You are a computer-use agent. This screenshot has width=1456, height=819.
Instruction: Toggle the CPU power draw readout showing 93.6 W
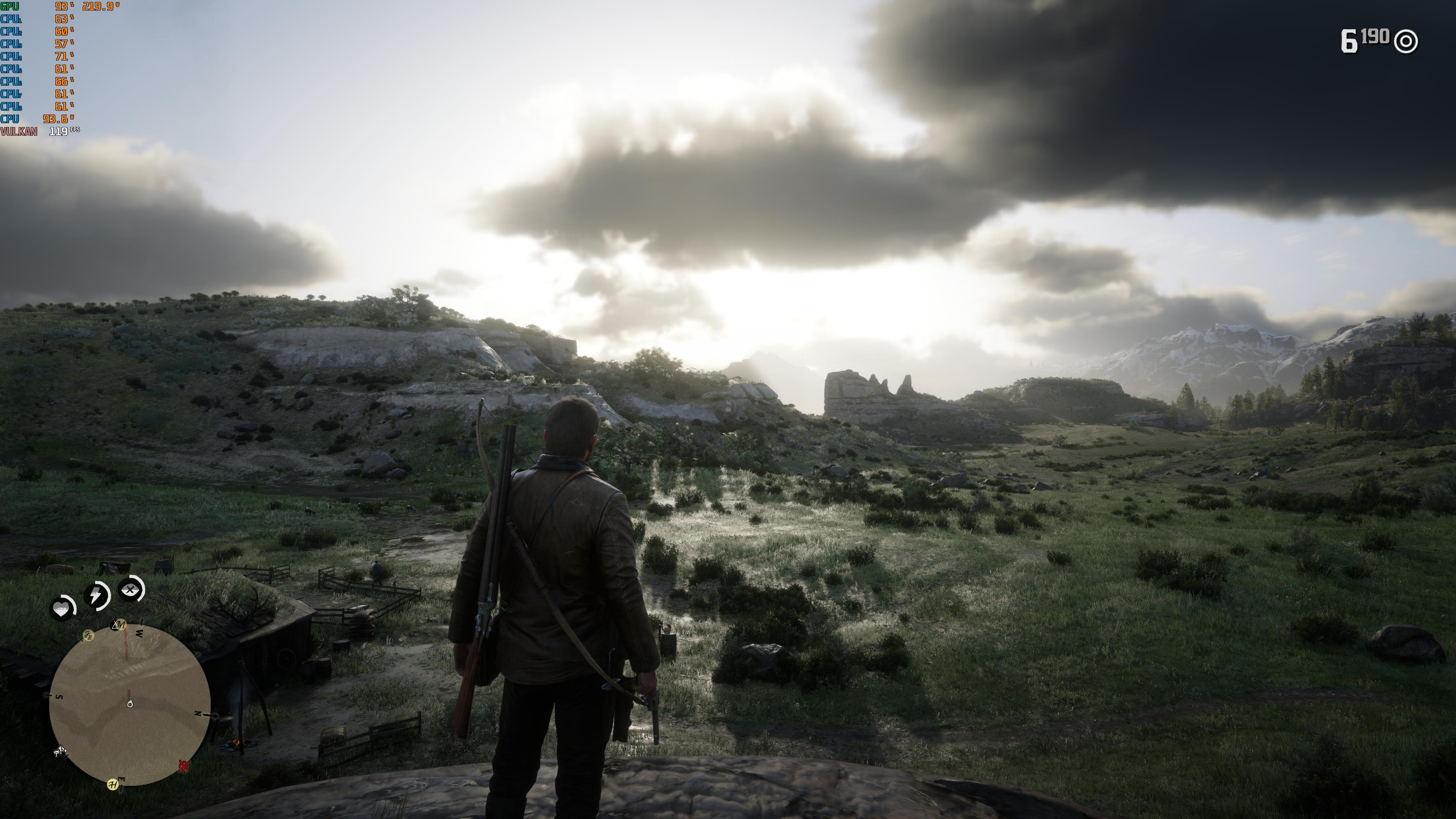pos(55,119)
